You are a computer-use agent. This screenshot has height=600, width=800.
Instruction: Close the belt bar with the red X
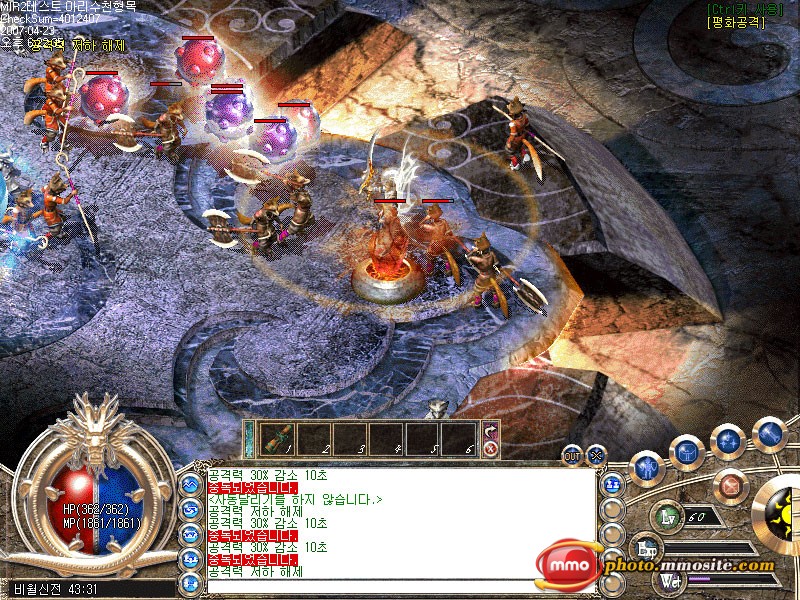[491, 449]
